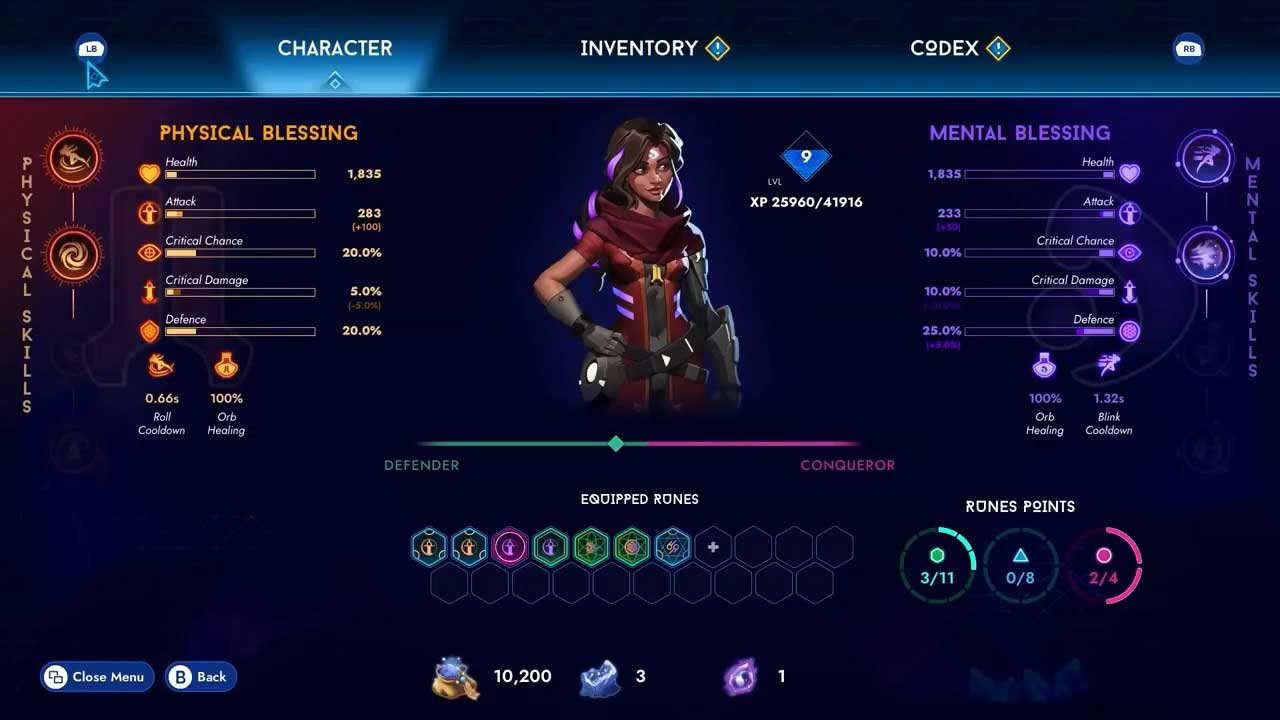
Task: Click the Blink Cooldown icon
Action: (x=1108, y=366)
